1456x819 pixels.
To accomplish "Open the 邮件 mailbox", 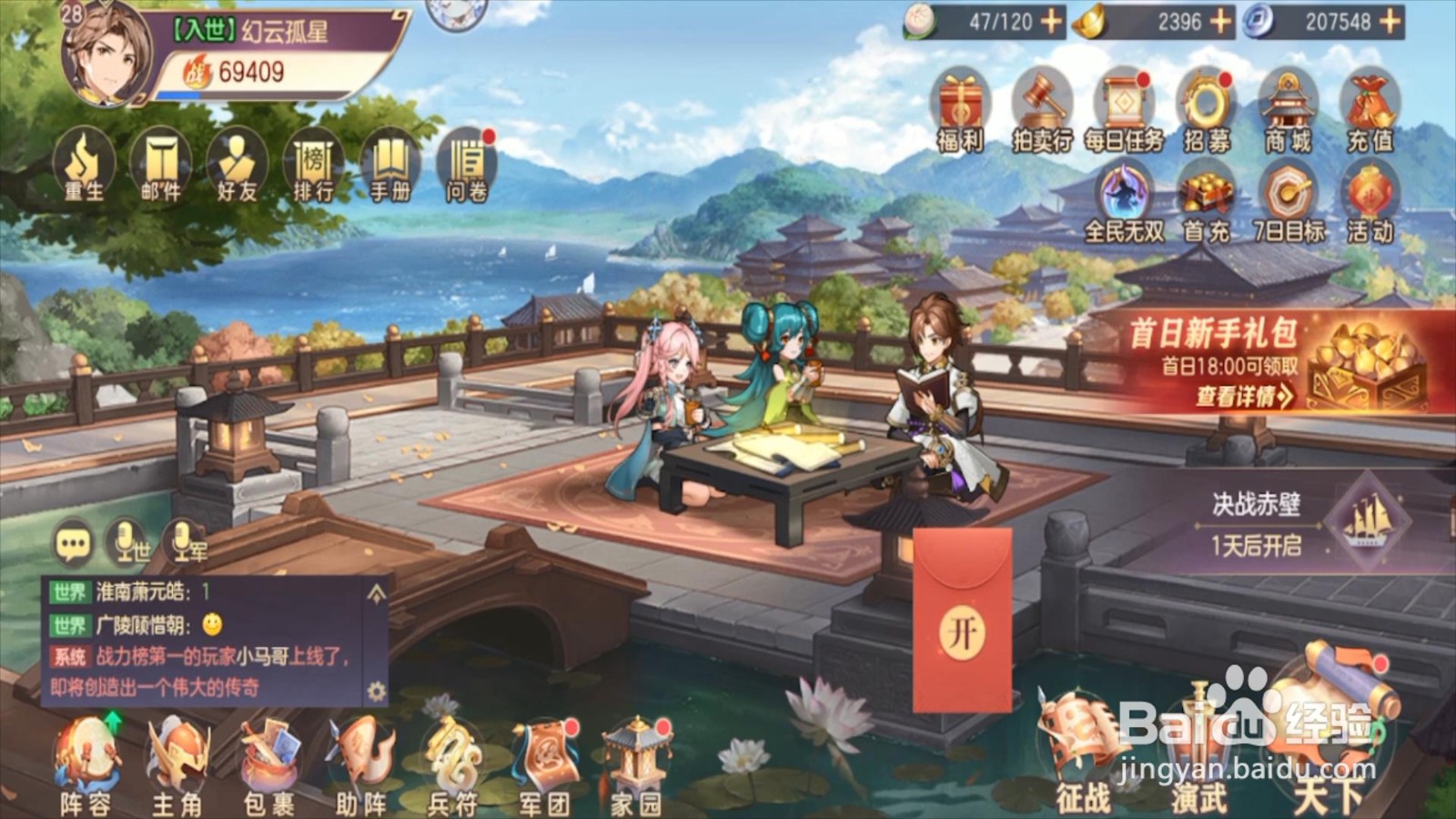I will (160, 166).
